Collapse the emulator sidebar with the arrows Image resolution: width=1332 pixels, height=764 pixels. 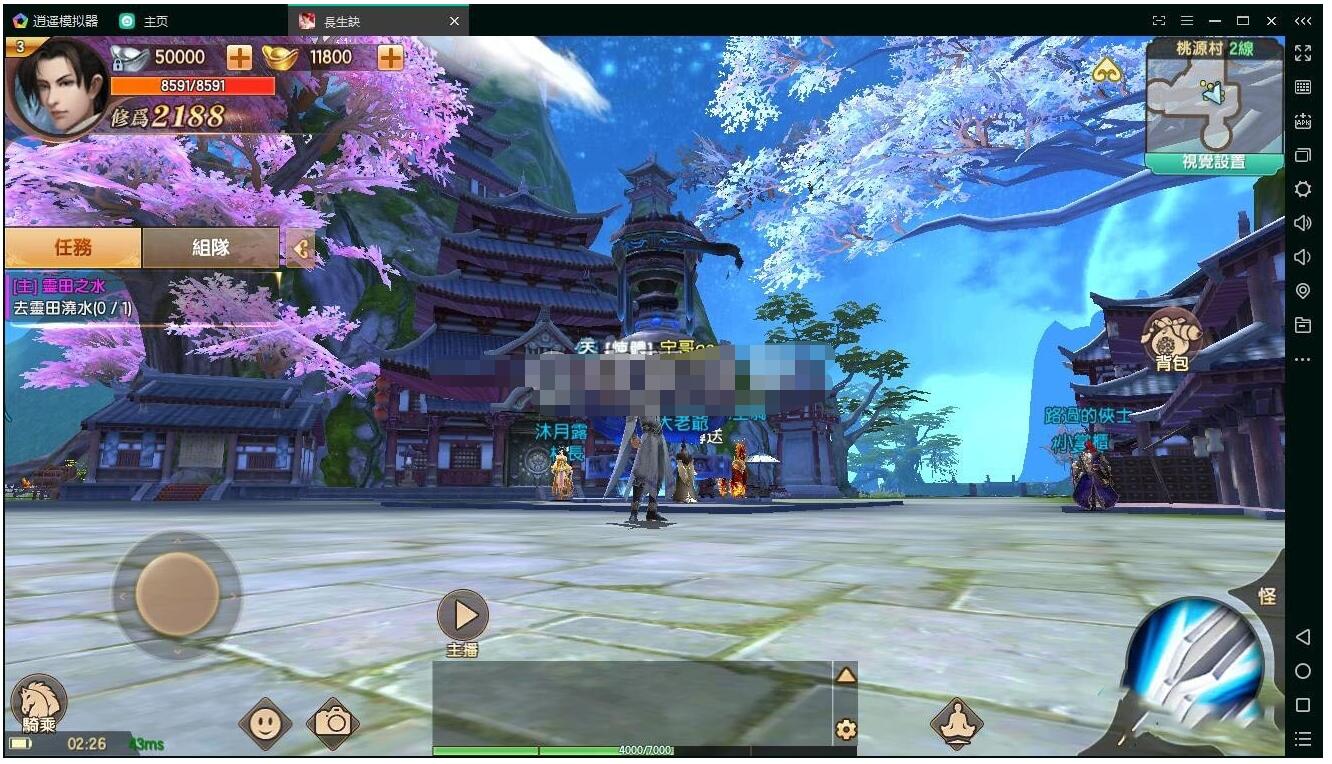[x=1302, y=20]
